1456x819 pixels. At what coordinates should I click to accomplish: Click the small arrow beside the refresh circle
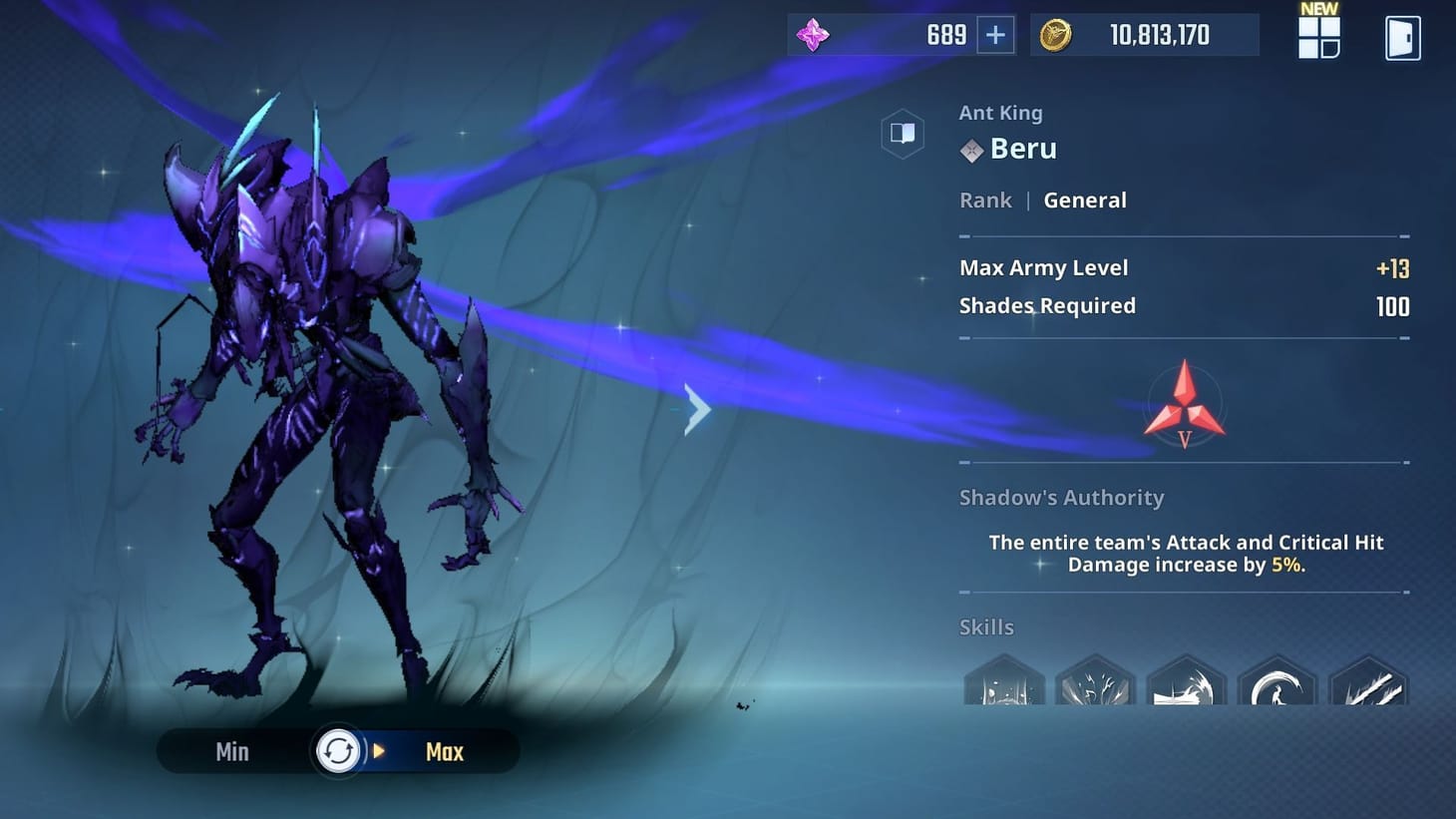point(377,751)
